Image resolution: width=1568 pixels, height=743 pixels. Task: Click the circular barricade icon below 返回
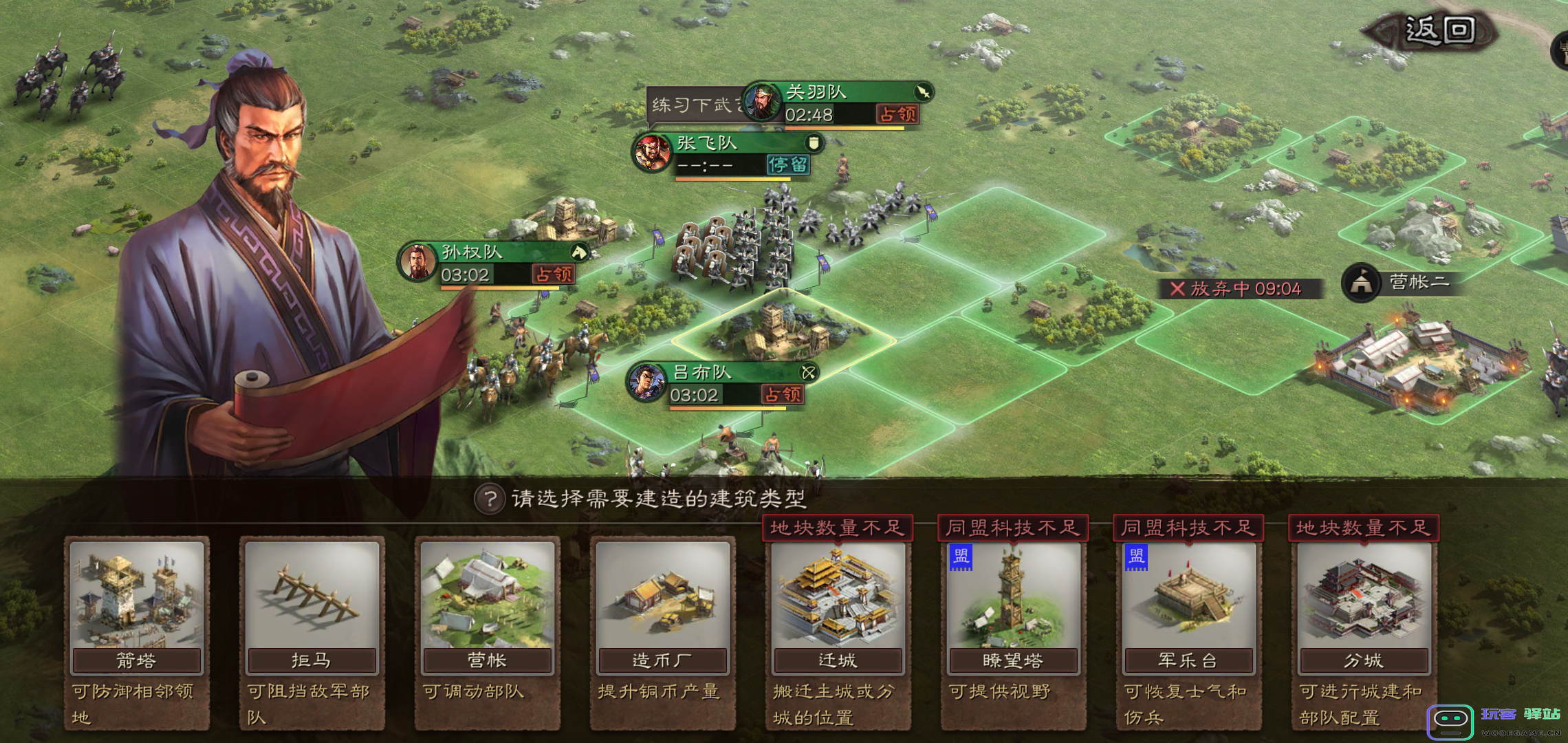pyautogui.click(x=1562, y=52)
